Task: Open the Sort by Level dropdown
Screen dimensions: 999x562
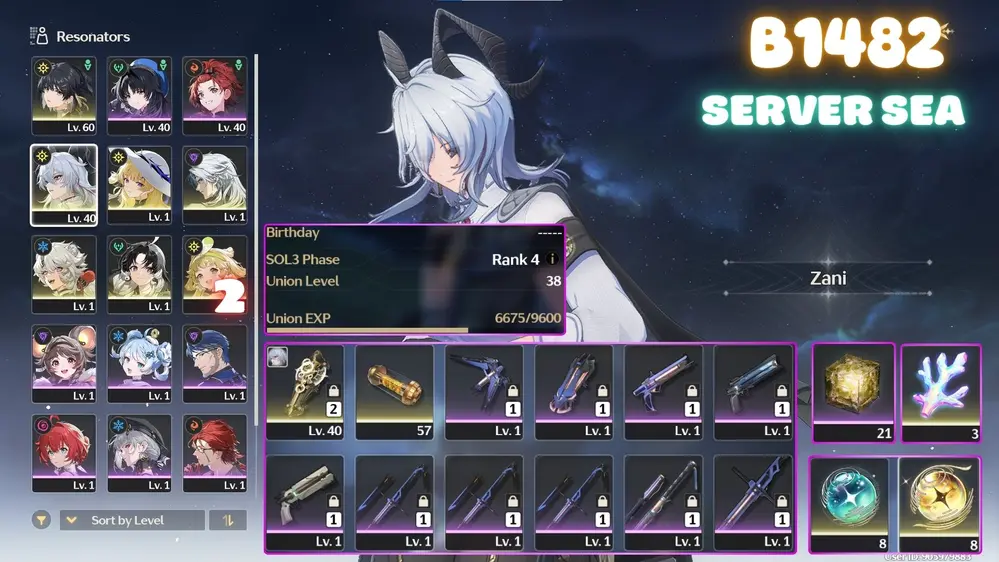Action: click(132, 520)
